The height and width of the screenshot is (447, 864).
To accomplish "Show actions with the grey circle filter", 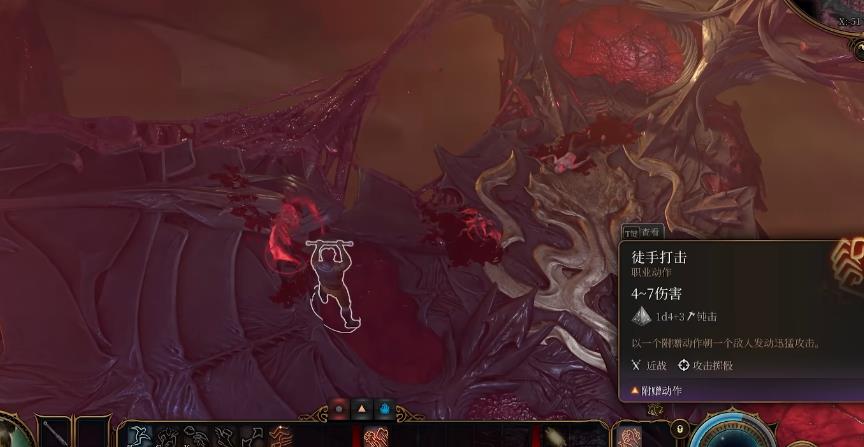I will coord(339,409).
